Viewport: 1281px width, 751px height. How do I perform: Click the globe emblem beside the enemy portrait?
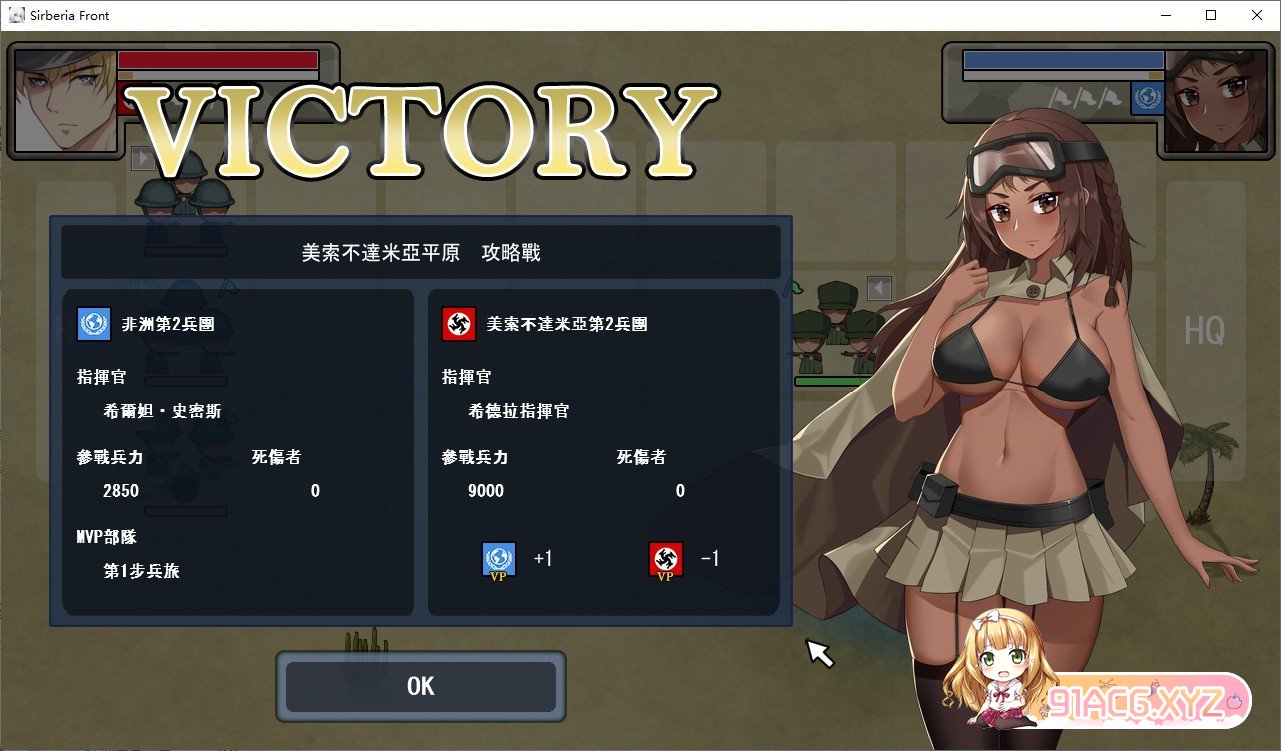click(1147, 97)
